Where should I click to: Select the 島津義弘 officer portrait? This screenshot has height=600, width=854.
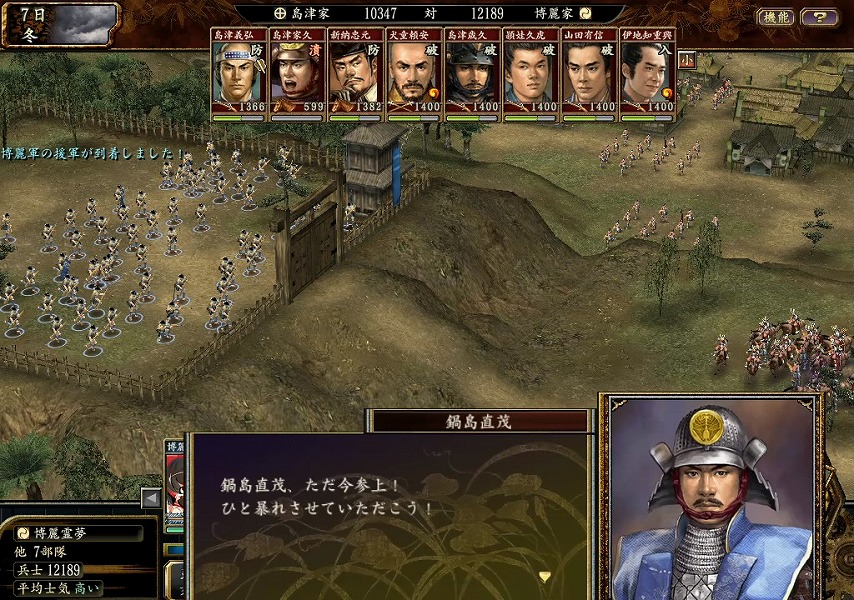[239, 76]
